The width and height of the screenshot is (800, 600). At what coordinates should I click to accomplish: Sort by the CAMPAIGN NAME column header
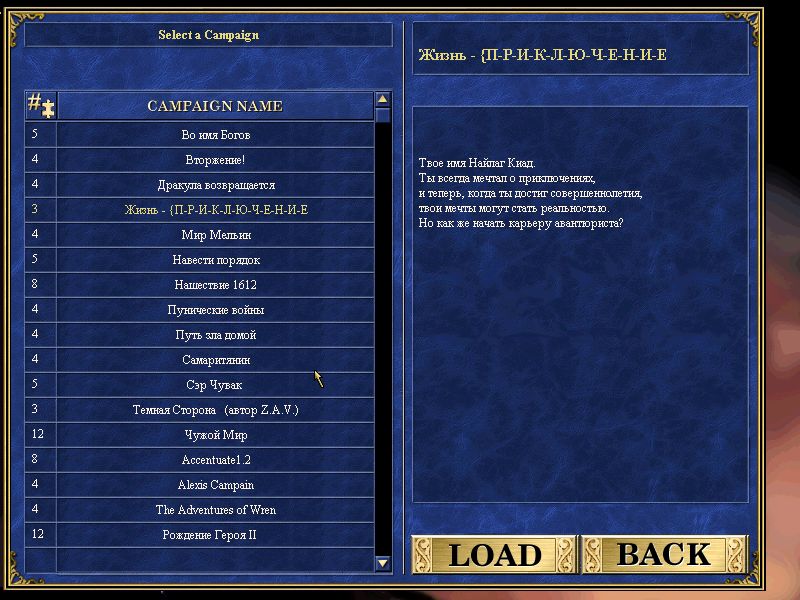click(x=215, y=106)
